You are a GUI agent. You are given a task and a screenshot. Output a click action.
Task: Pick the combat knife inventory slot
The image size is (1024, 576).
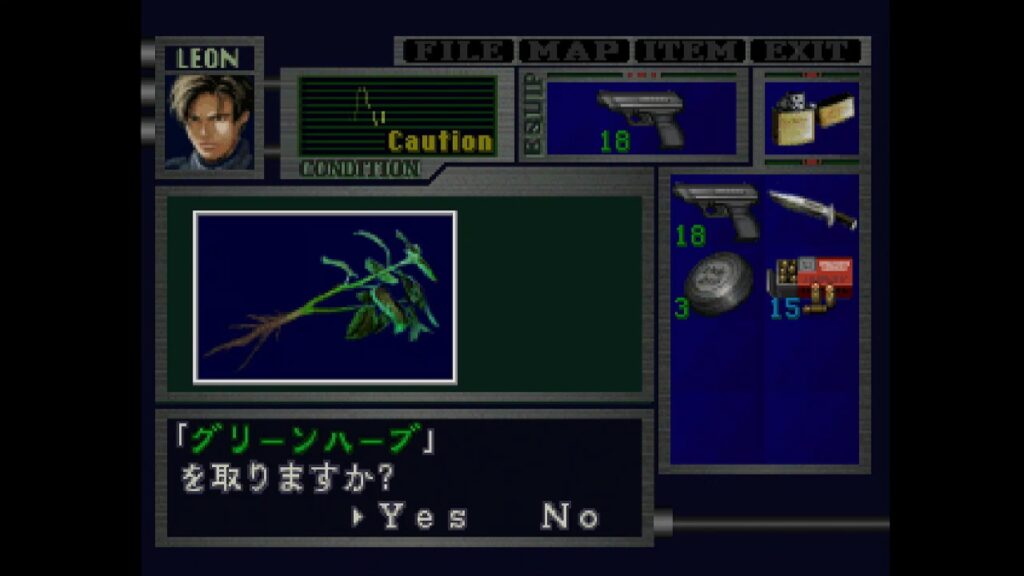pos(811,210)
